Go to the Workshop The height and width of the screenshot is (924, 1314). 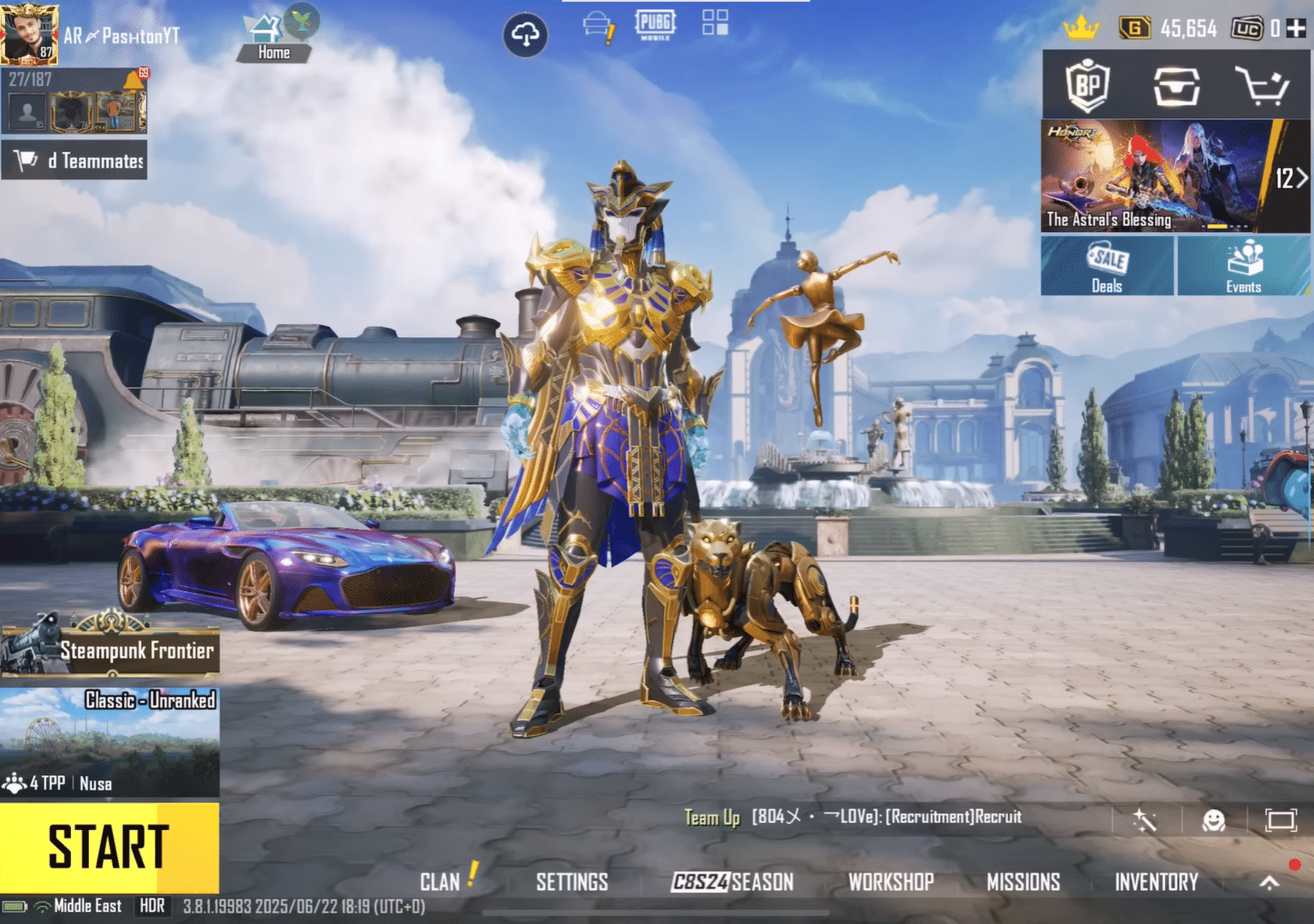click(x=891, y=882)
